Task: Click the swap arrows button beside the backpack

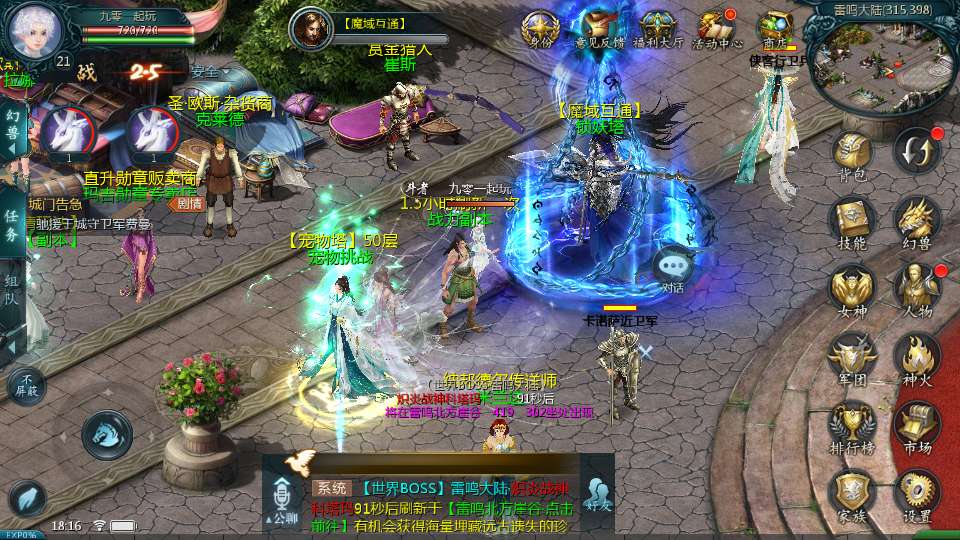Action: pyautogui.click(x=916, y=152)
